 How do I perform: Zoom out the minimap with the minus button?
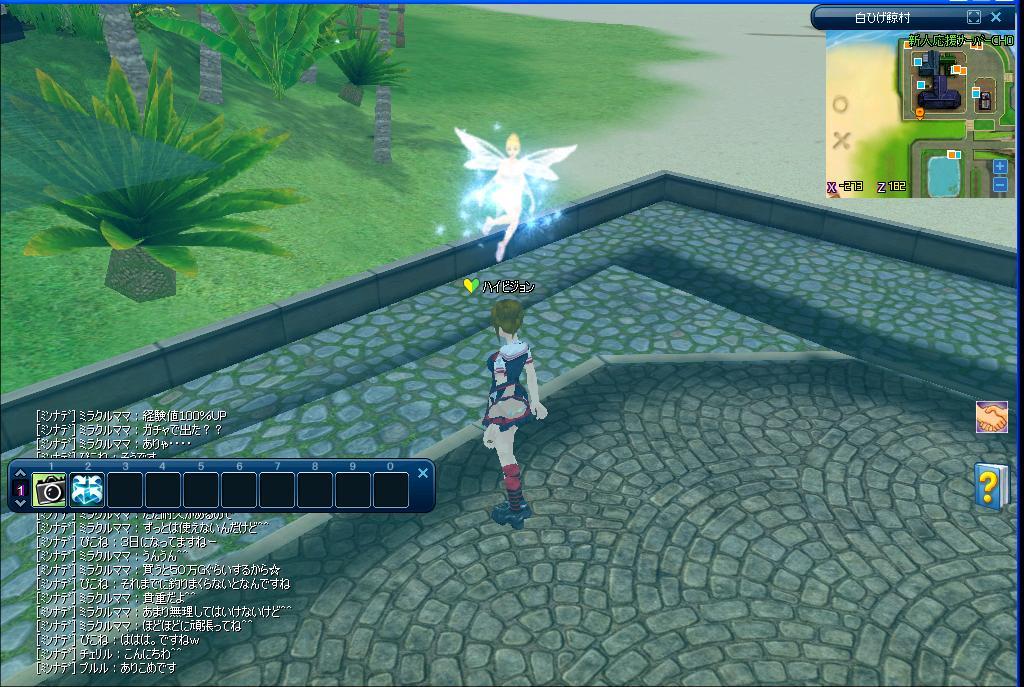(1000, 184)
